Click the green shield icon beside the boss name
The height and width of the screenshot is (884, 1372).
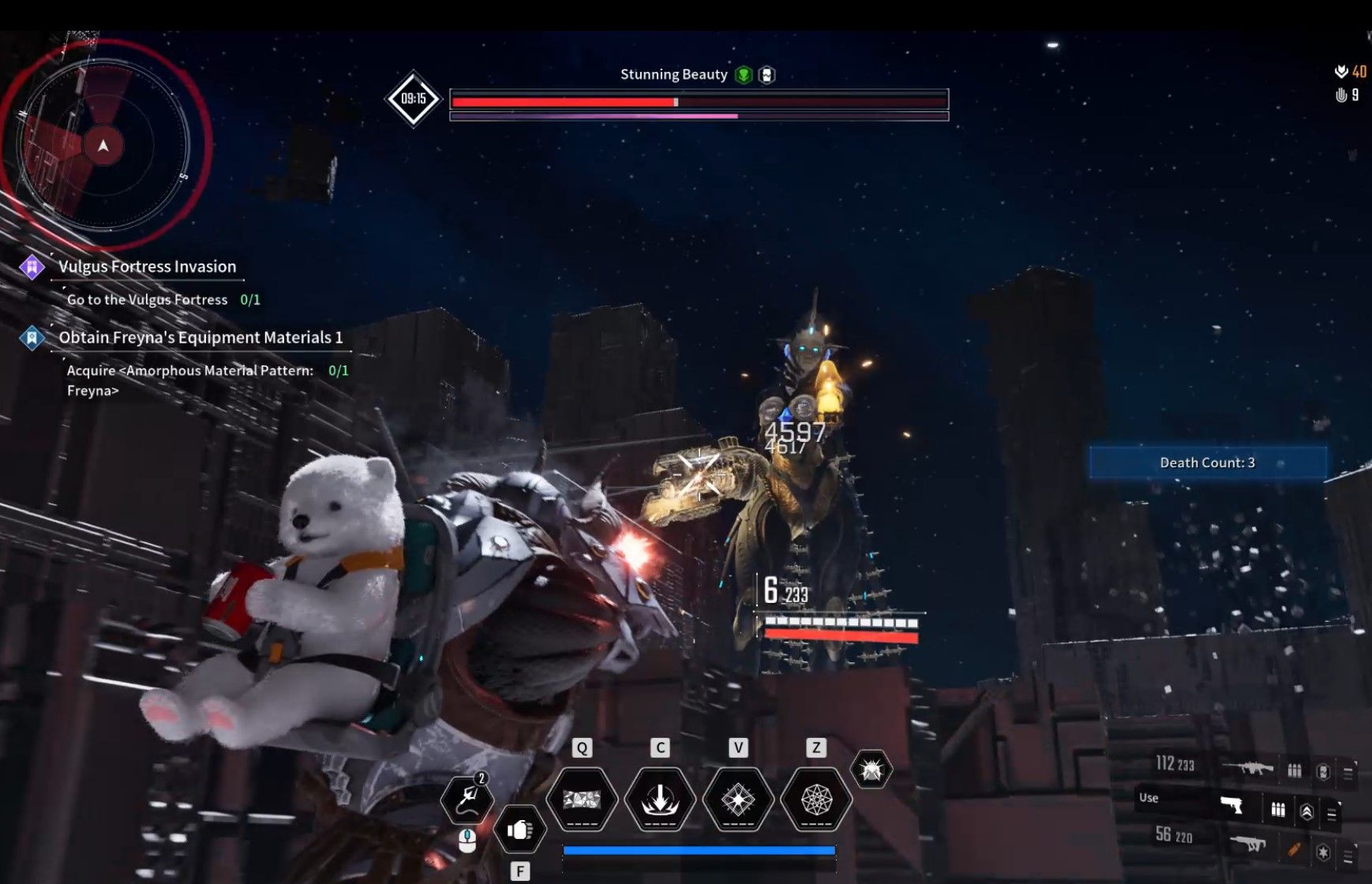pyautogui.click(x=743, y=75)
